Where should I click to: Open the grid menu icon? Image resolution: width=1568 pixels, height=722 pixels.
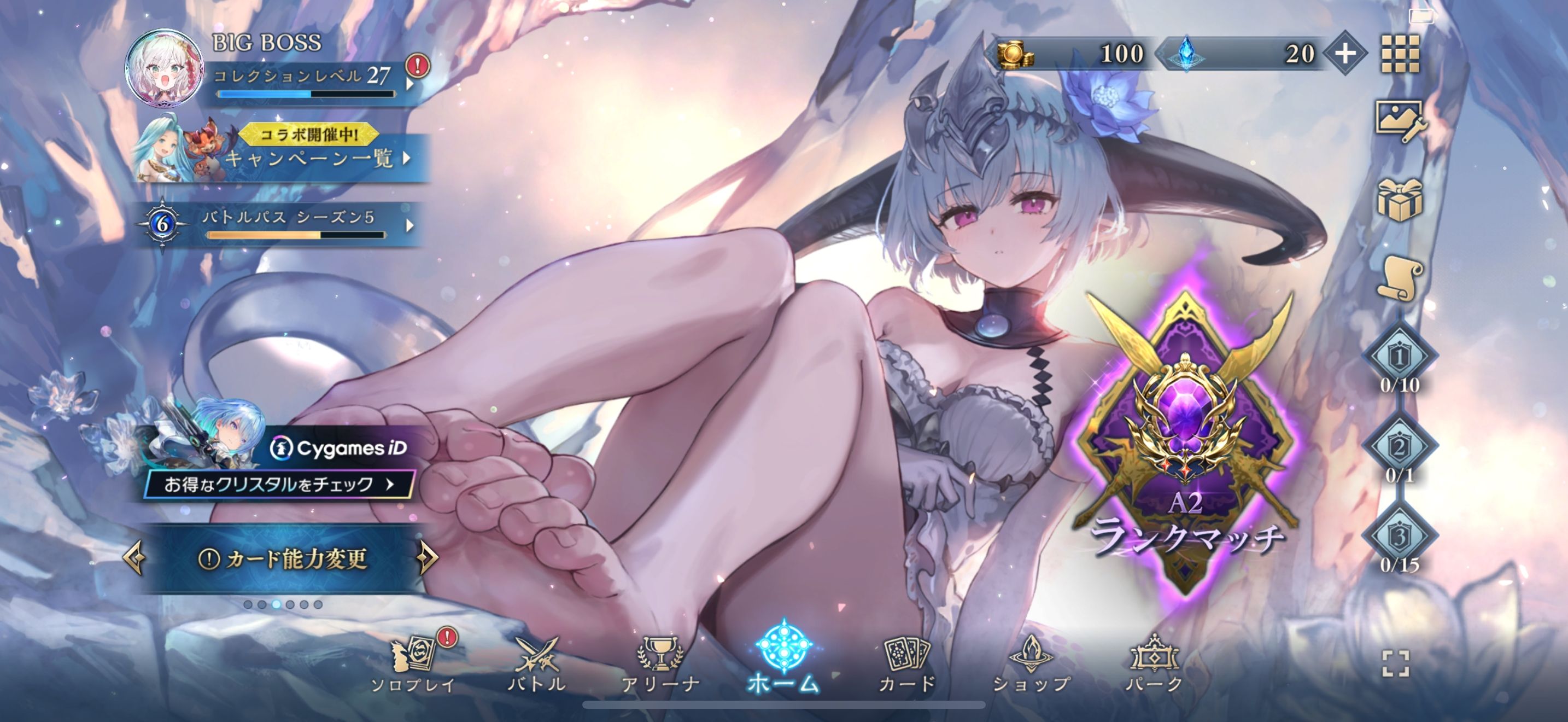tap(1400, 54)
